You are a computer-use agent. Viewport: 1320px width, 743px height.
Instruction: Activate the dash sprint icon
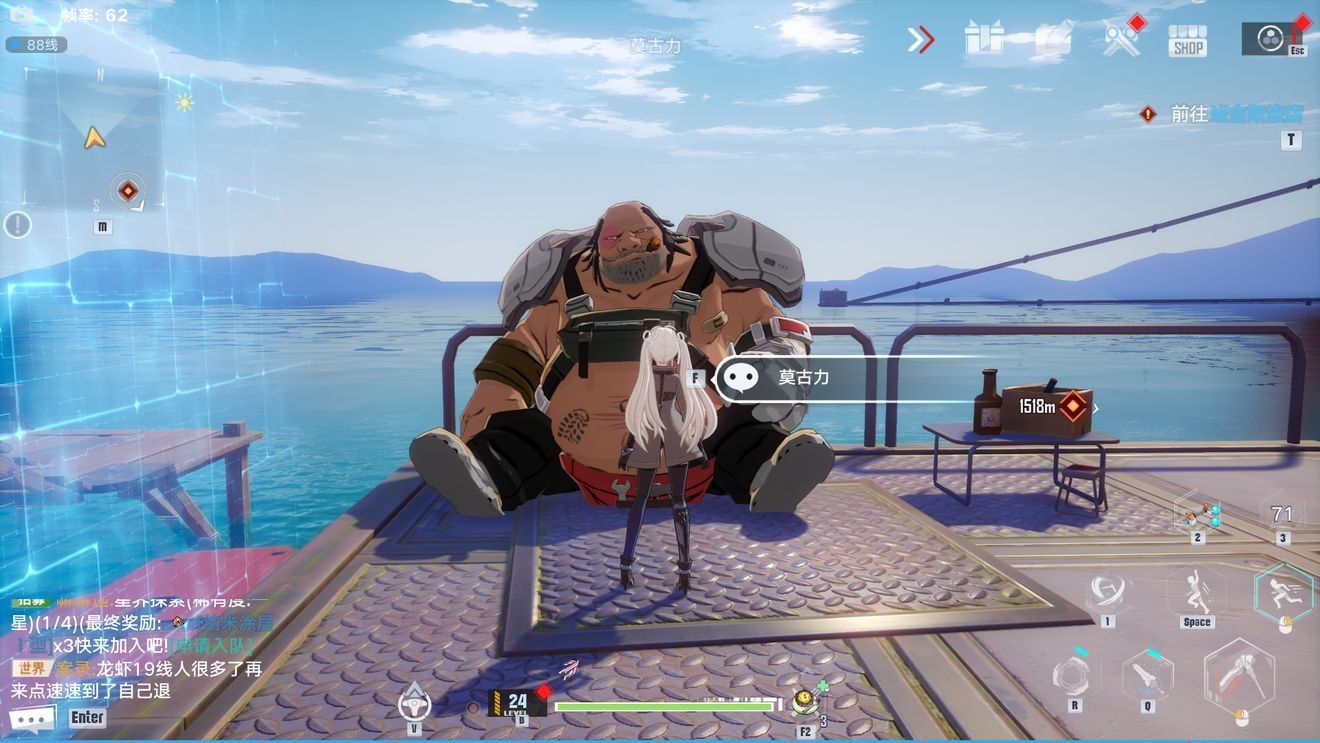coord(1283,592)
